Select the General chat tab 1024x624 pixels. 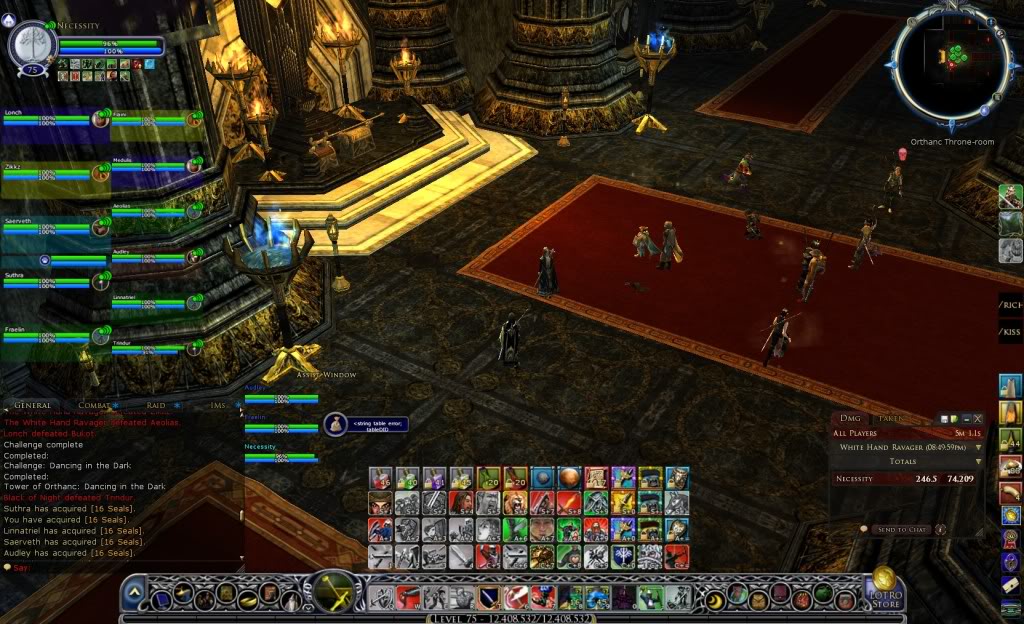33,406
